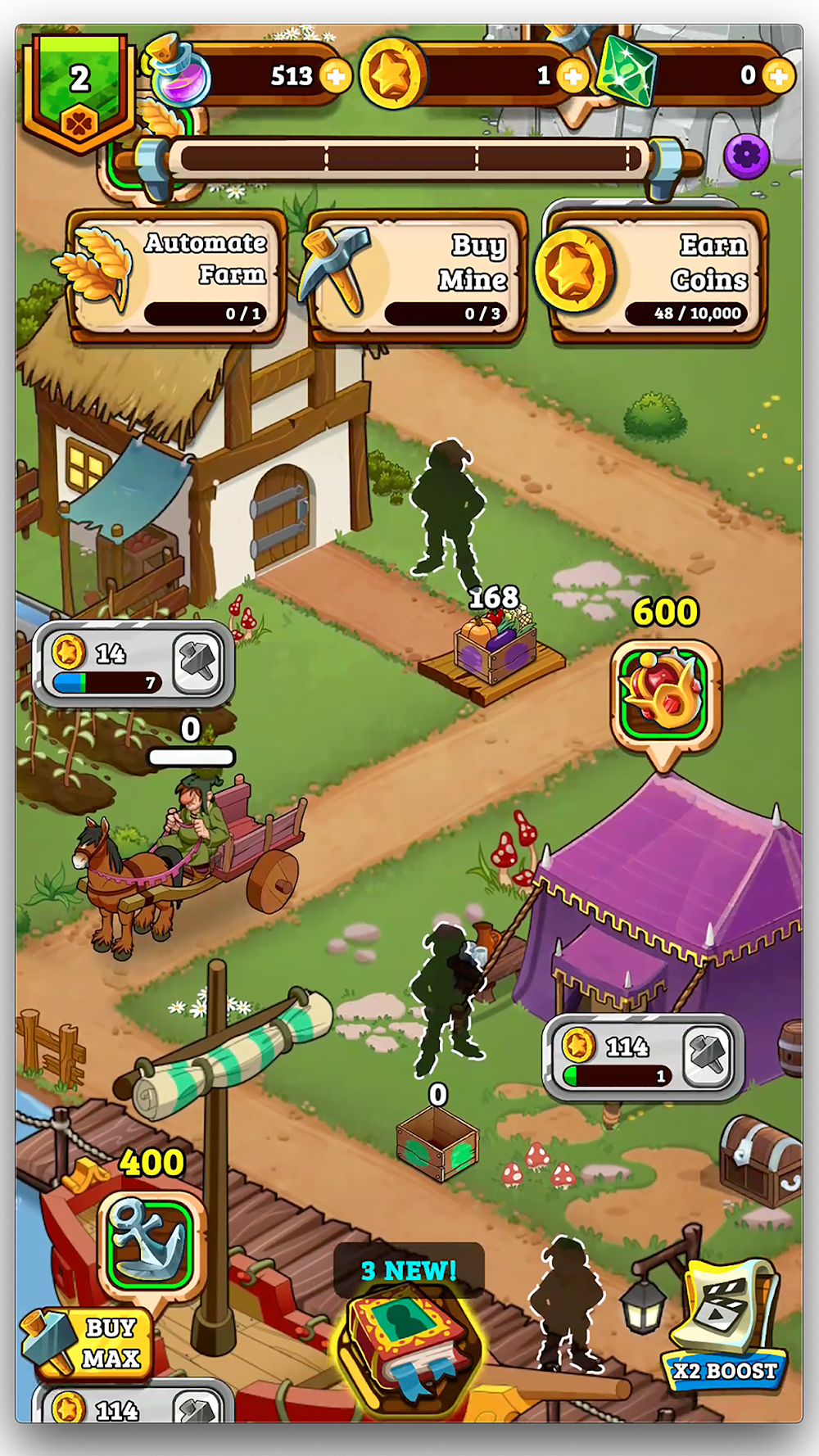Toggle the Buy Max button
The width and height of the screenshot is (819, 1456).
coord(92,1343)
